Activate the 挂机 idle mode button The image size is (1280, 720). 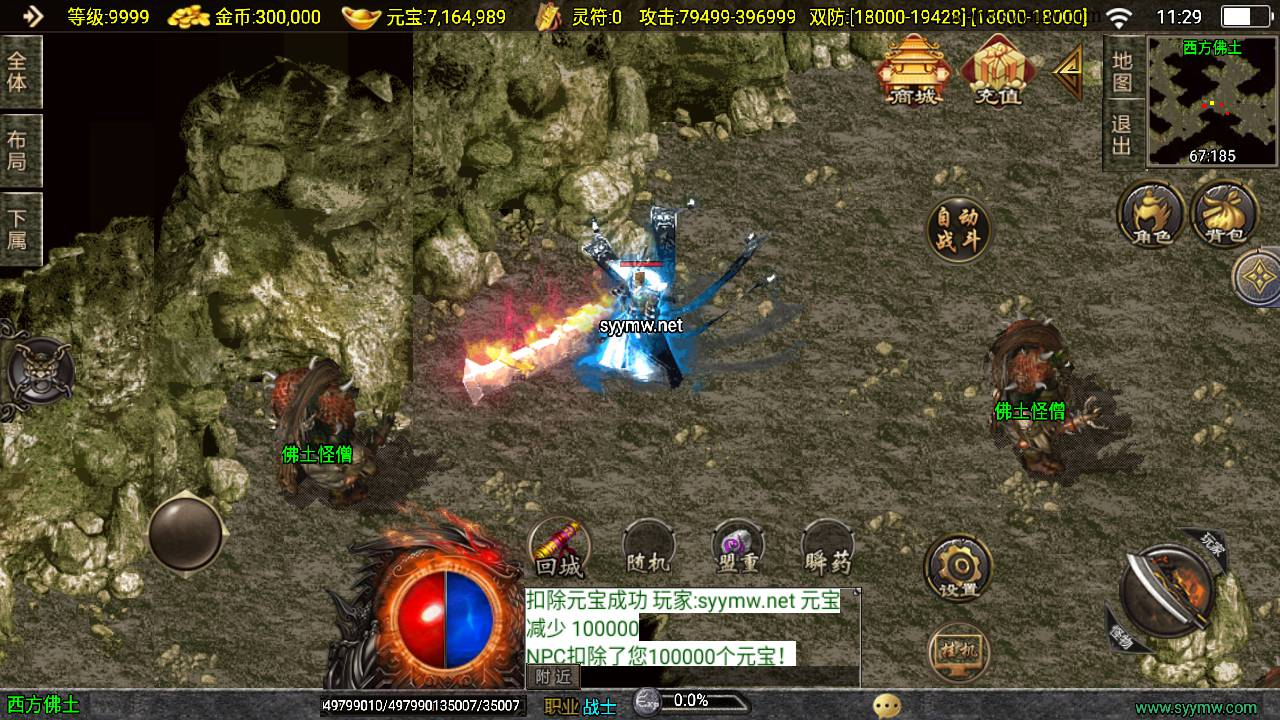pyautogui.click(x=958, y=651)
